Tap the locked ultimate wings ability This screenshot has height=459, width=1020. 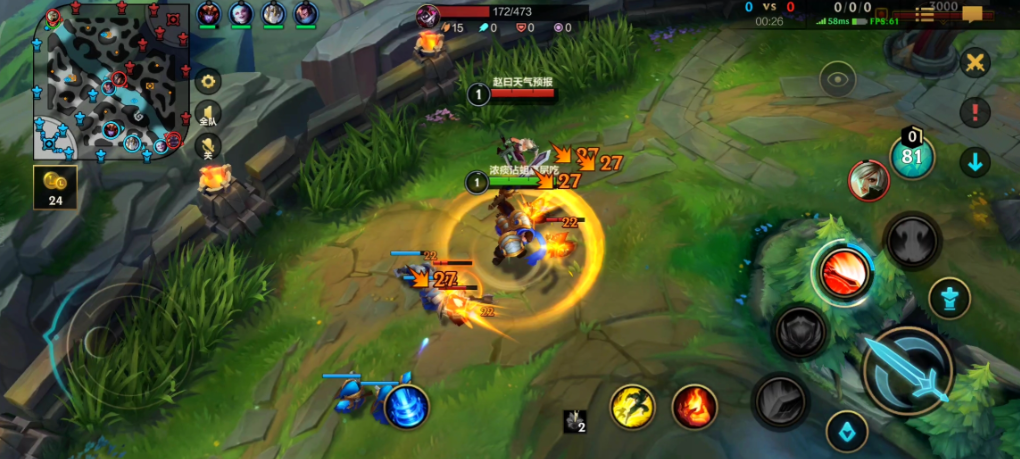[912, 240]
